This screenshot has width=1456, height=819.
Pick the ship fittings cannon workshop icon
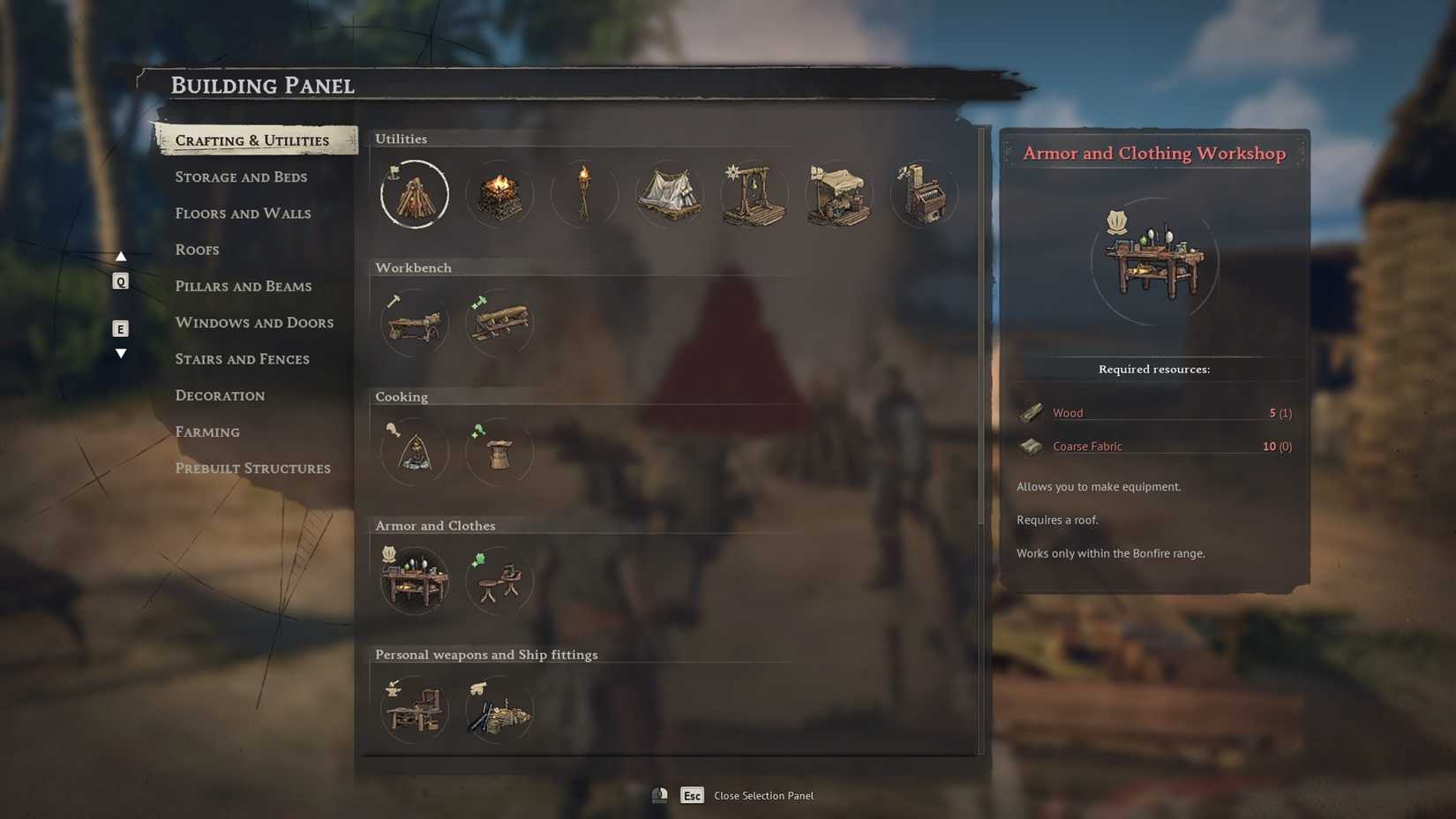499,710
